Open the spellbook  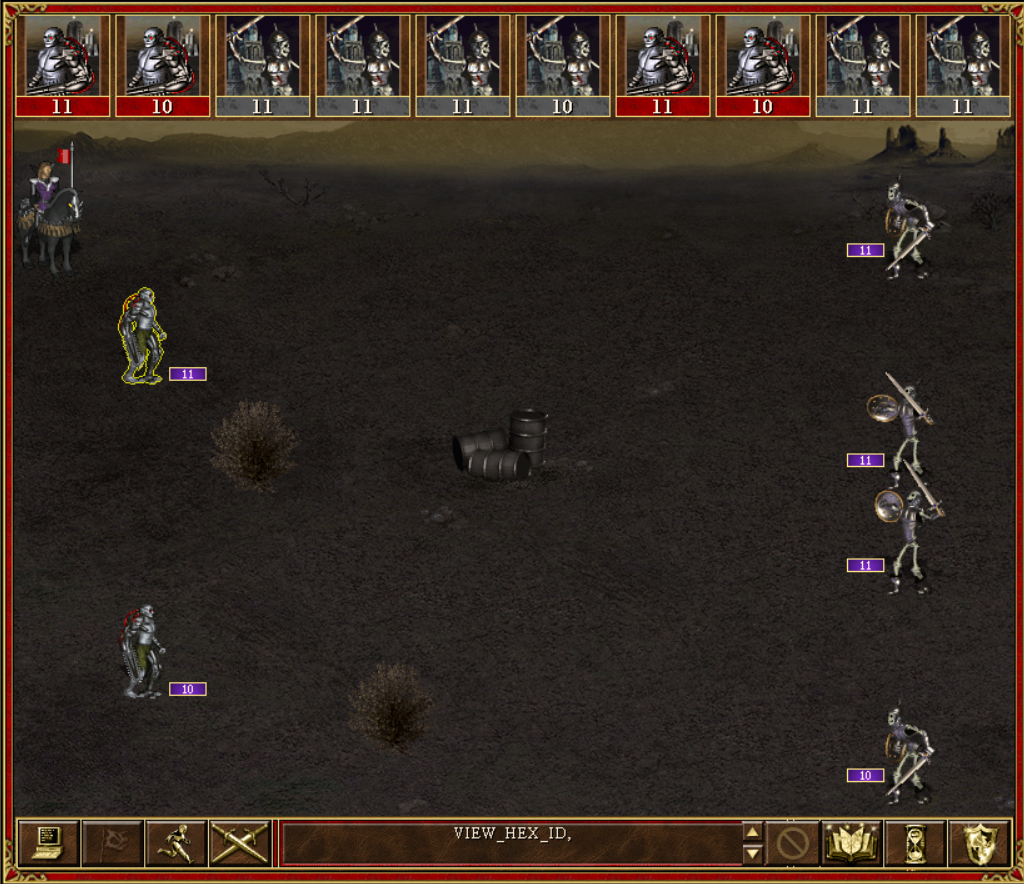coord(852,843)
